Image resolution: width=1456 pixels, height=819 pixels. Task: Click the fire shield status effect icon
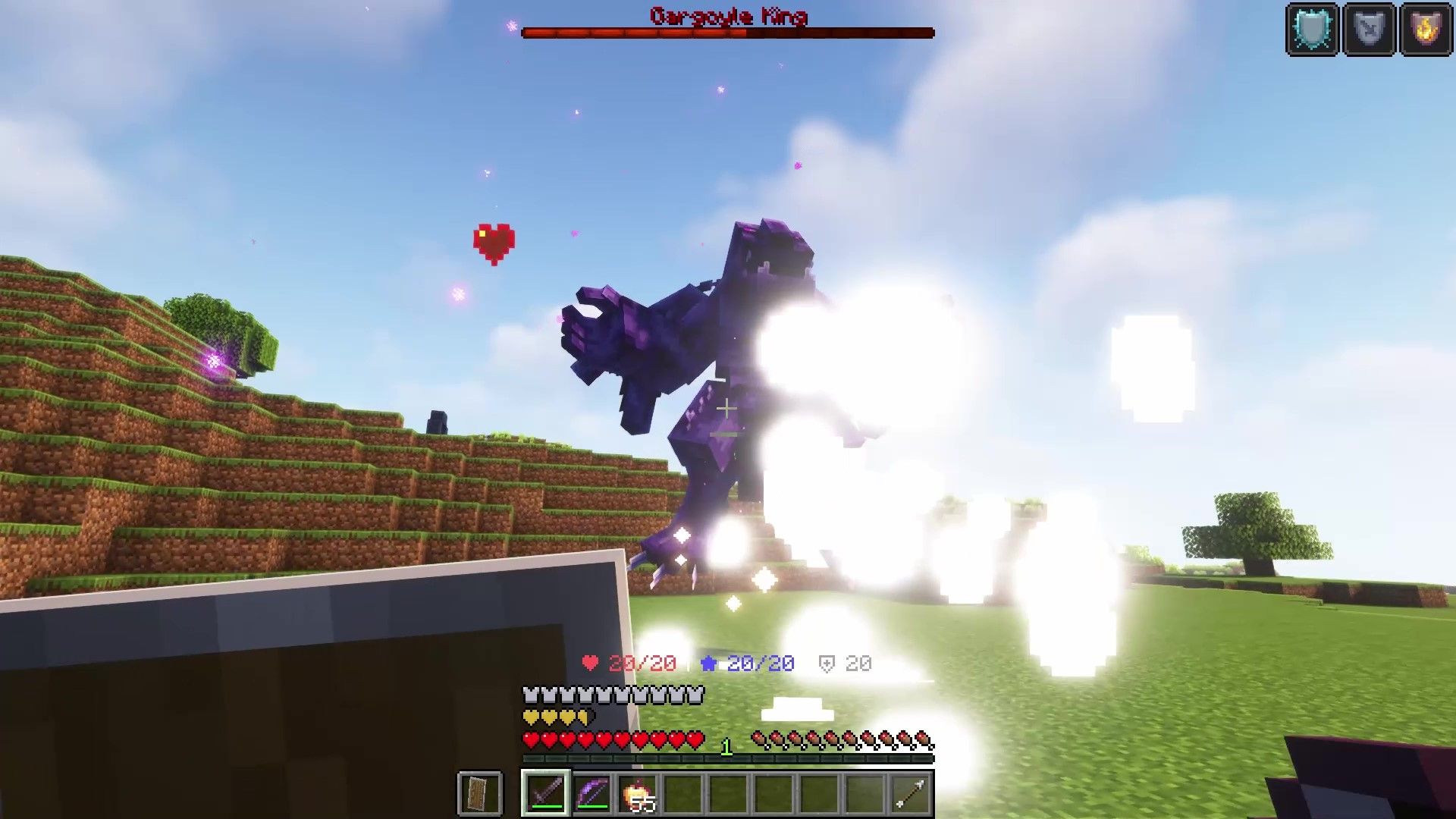click(x=1424, y=30)
